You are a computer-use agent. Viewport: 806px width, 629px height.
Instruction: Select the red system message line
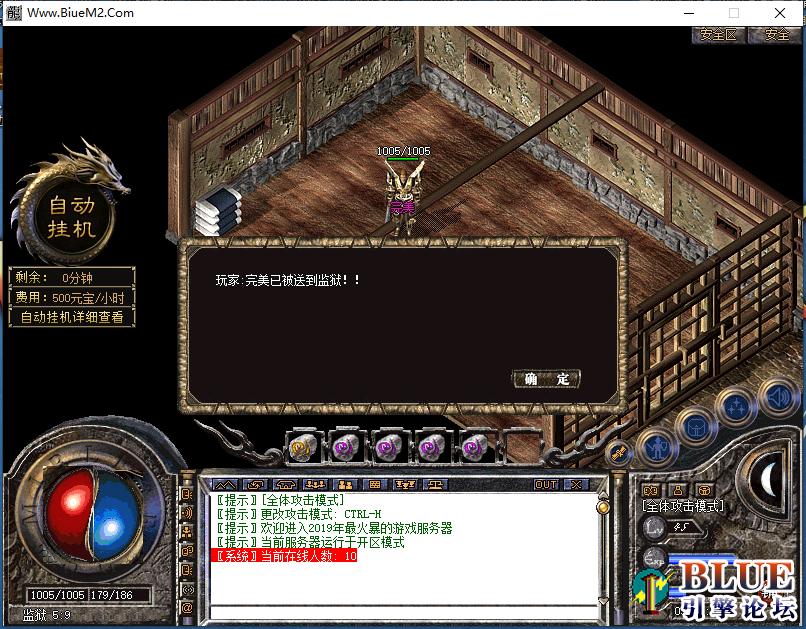[286, 556]
